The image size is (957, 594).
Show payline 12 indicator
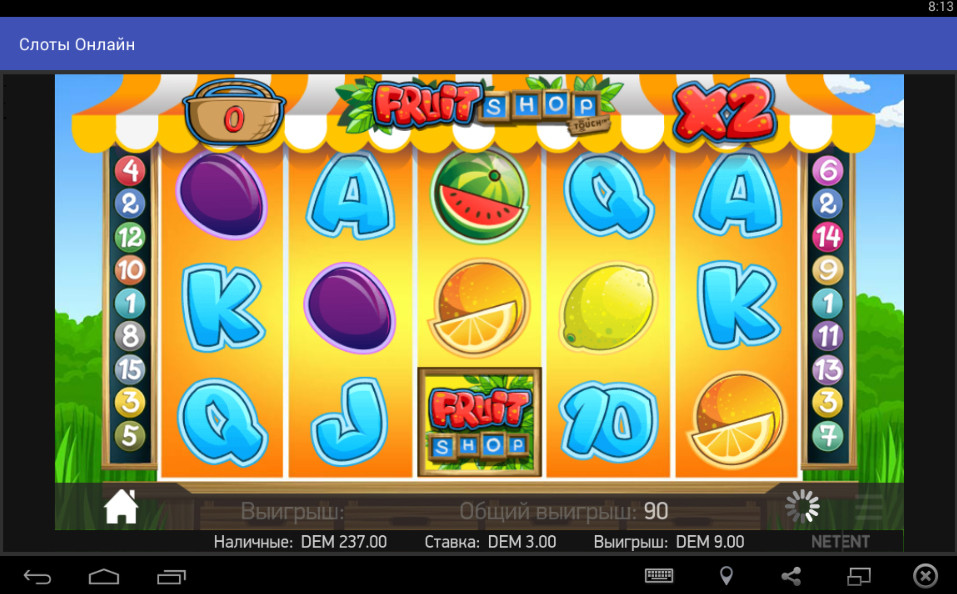(130, 237)
